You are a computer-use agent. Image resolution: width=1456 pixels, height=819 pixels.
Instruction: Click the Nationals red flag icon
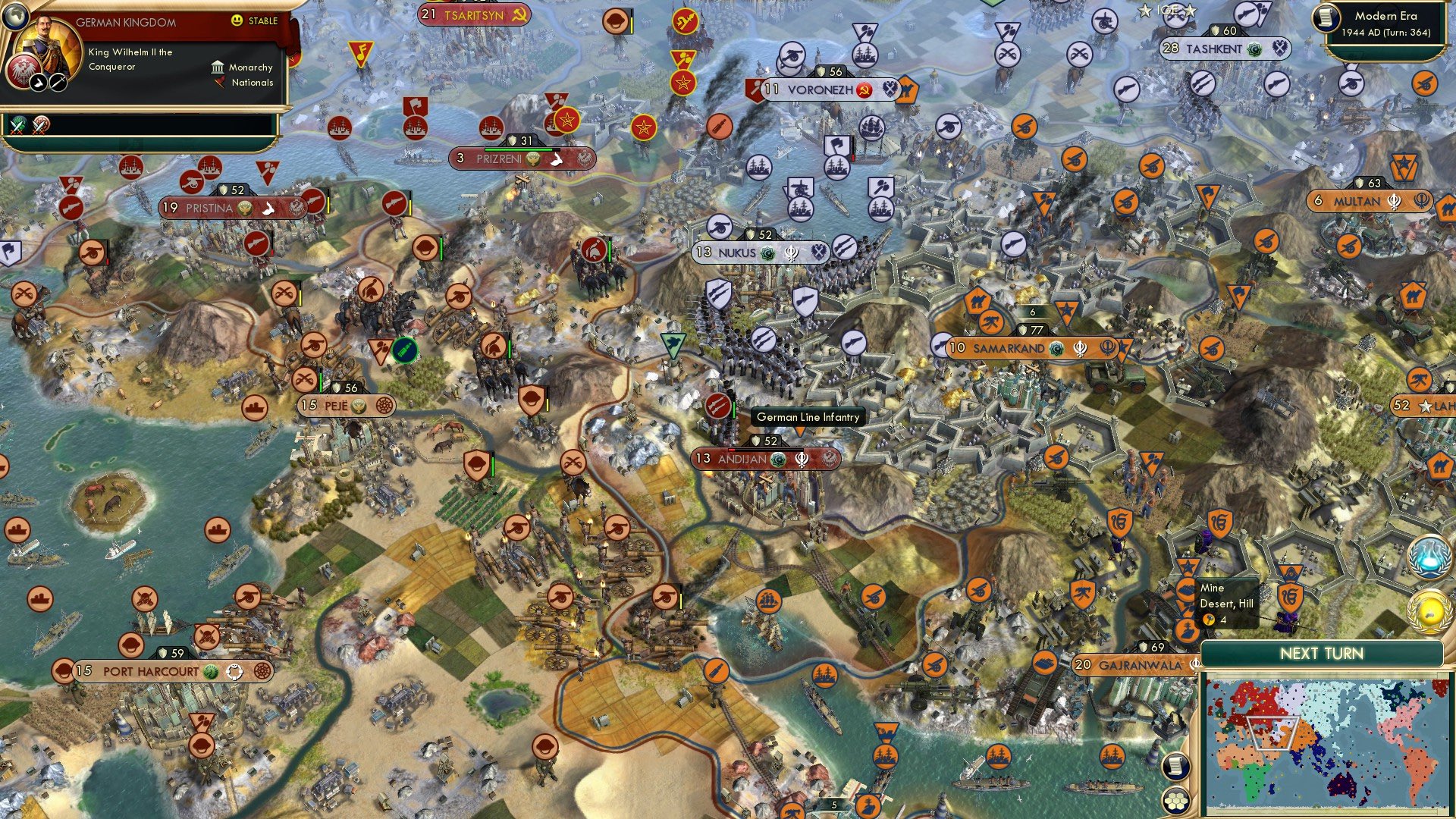tap(220, 83)
